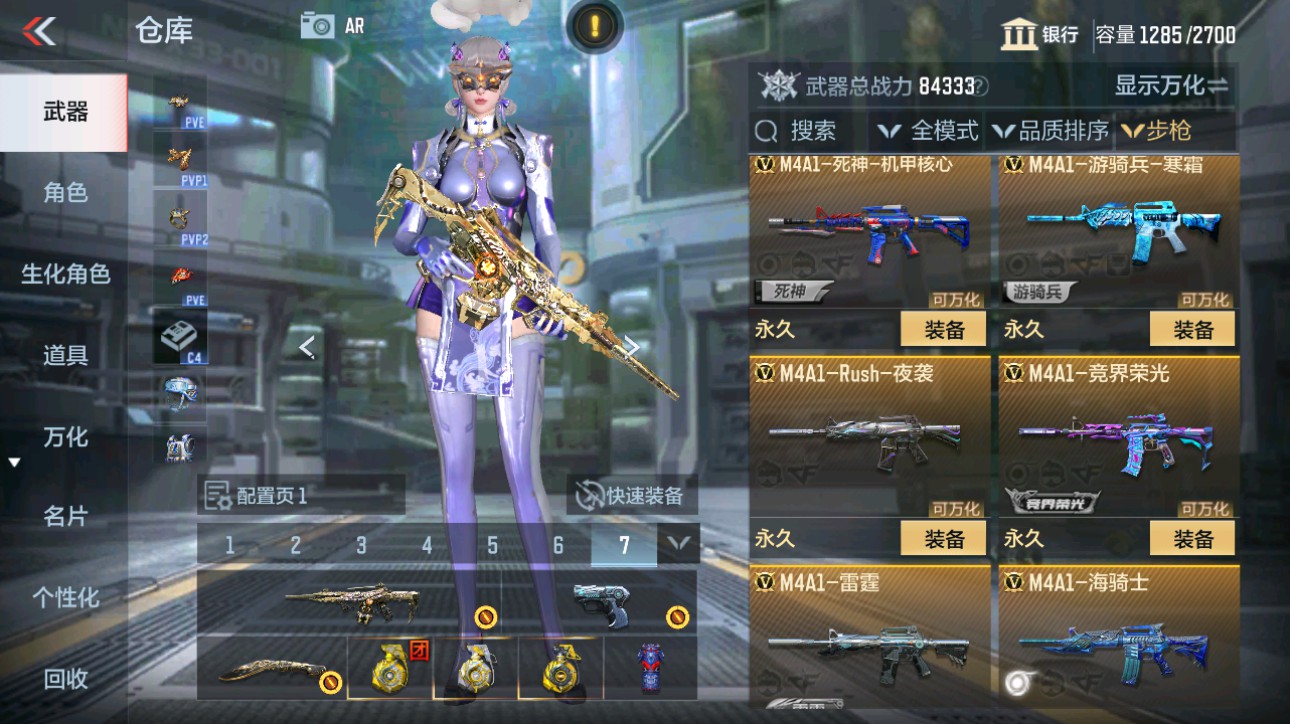Click the AR camera icon
Image resolution: width=1290 pixels, height=724 pixels.
click(x=318, y=25)
